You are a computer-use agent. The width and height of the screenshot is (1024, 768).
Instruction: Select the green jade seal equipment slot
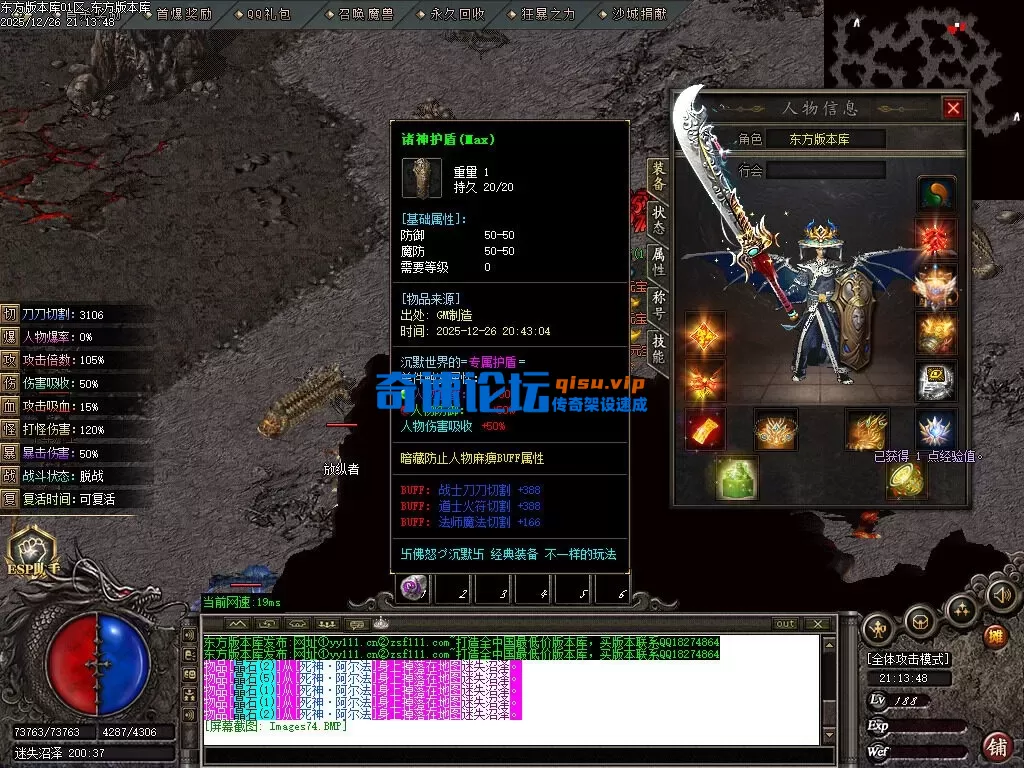[x=735, y=477]
